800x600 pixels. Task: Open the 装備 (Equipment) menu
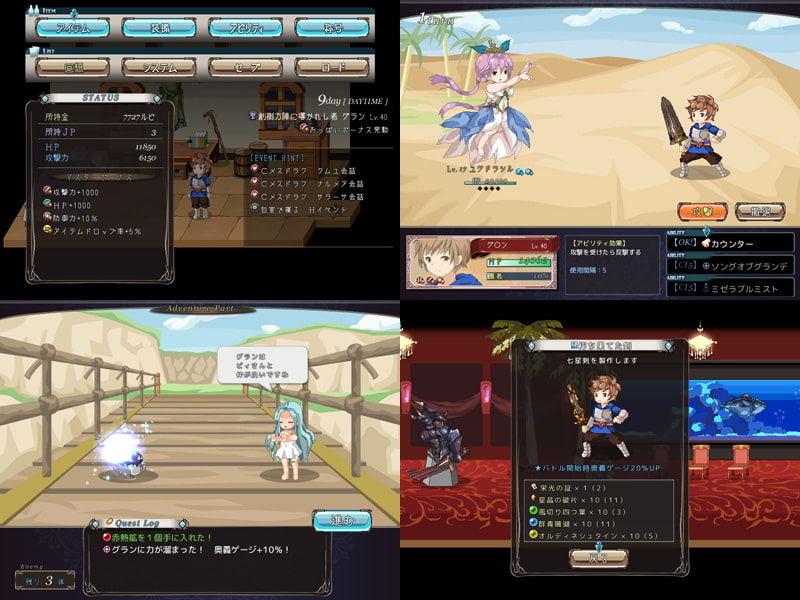click(158, 28)
